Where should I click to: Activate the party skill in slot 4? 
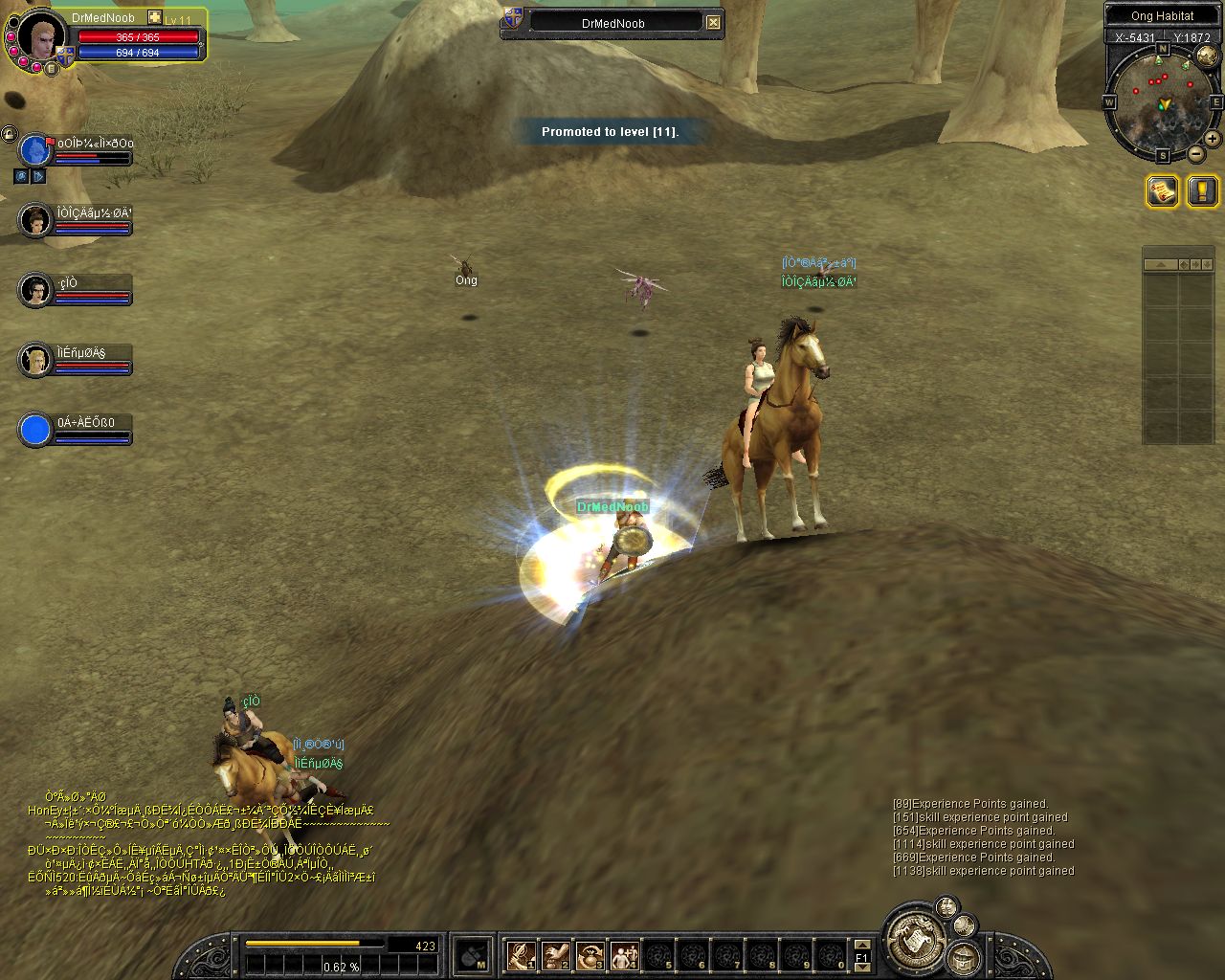click(624, 954)
